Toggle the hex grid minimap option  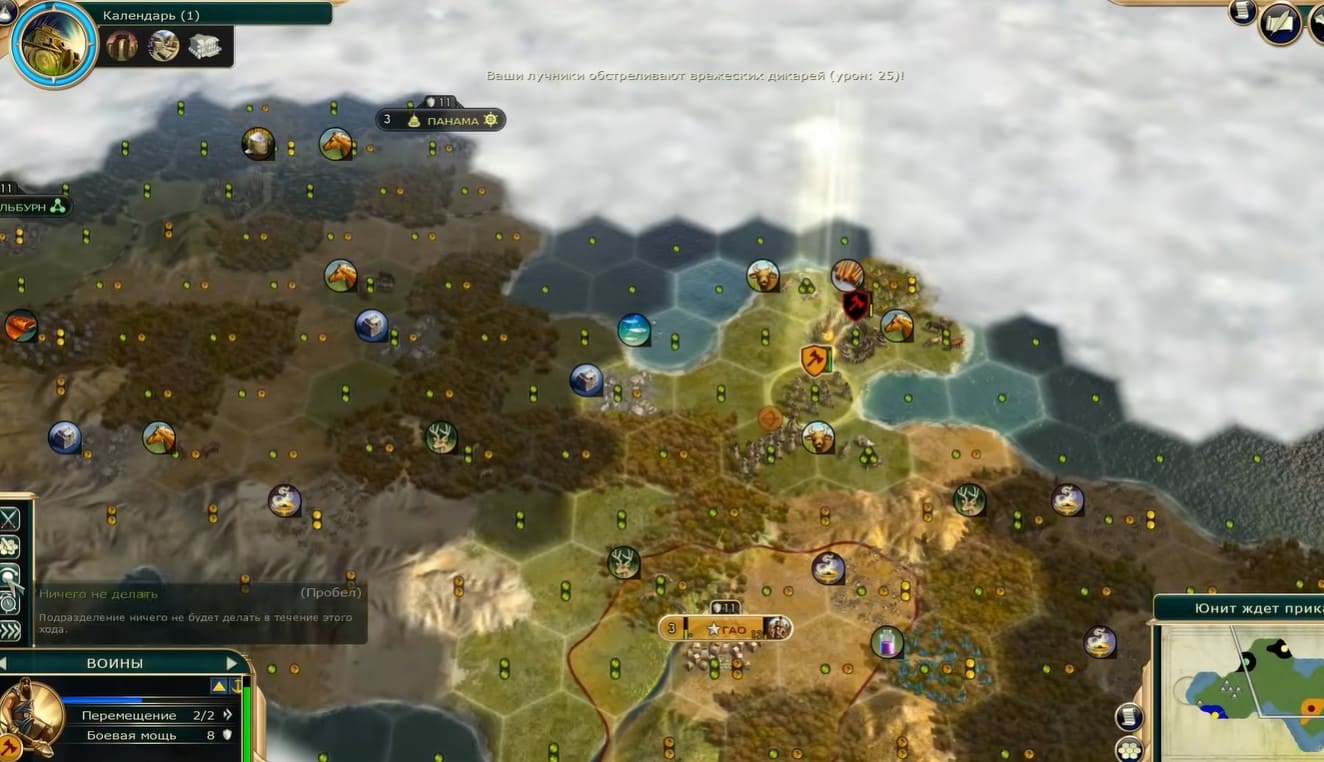pyautogui.click(x=1129, y=748)
